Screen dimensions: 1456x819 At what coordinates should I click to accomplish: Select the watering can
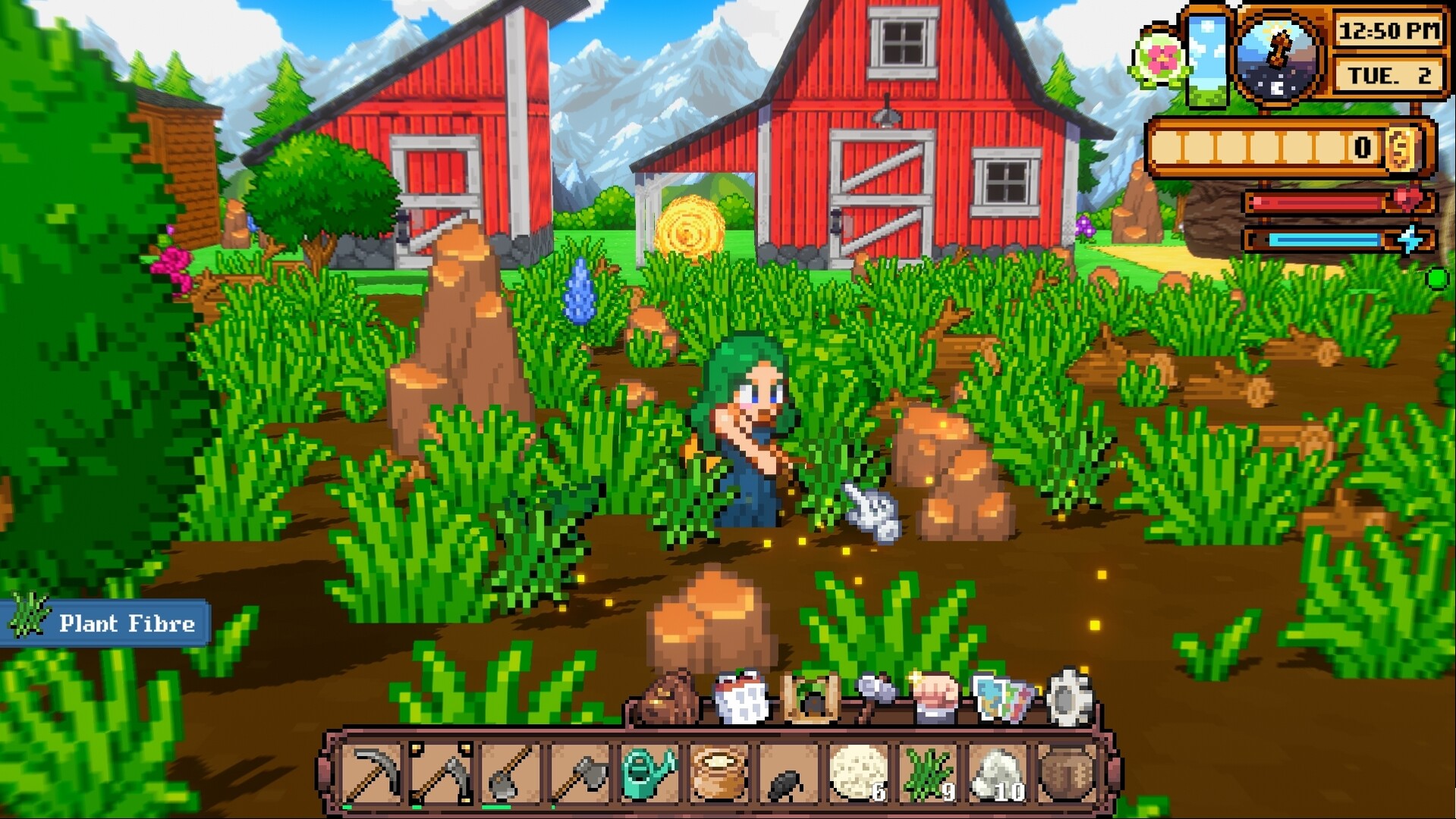(x=649, y=775)
